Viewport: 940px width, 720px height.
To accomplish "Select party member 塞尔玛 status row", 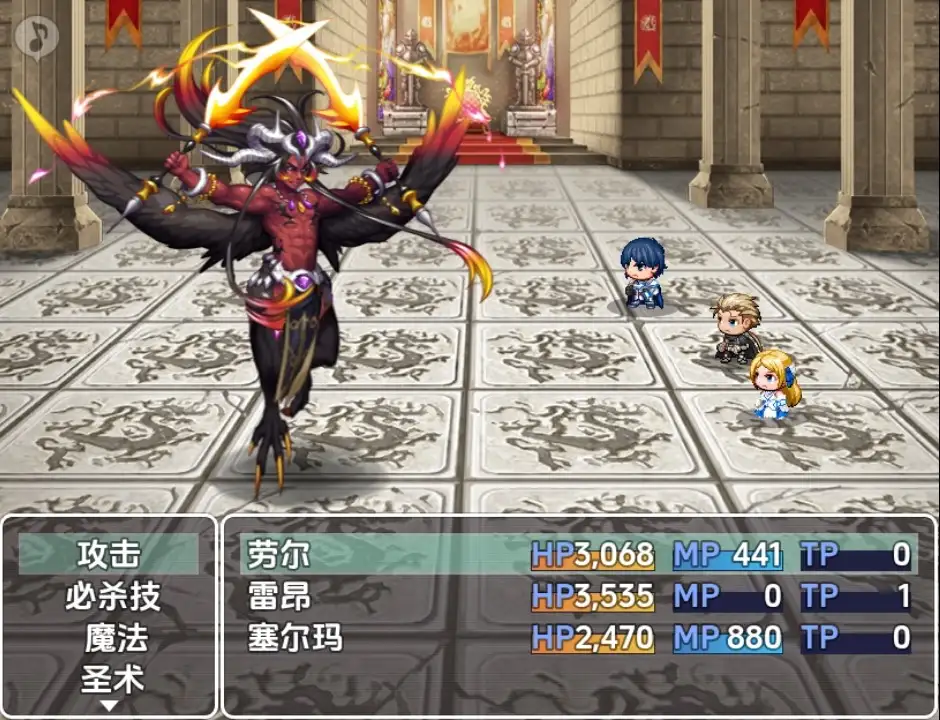I will [578, 638].
